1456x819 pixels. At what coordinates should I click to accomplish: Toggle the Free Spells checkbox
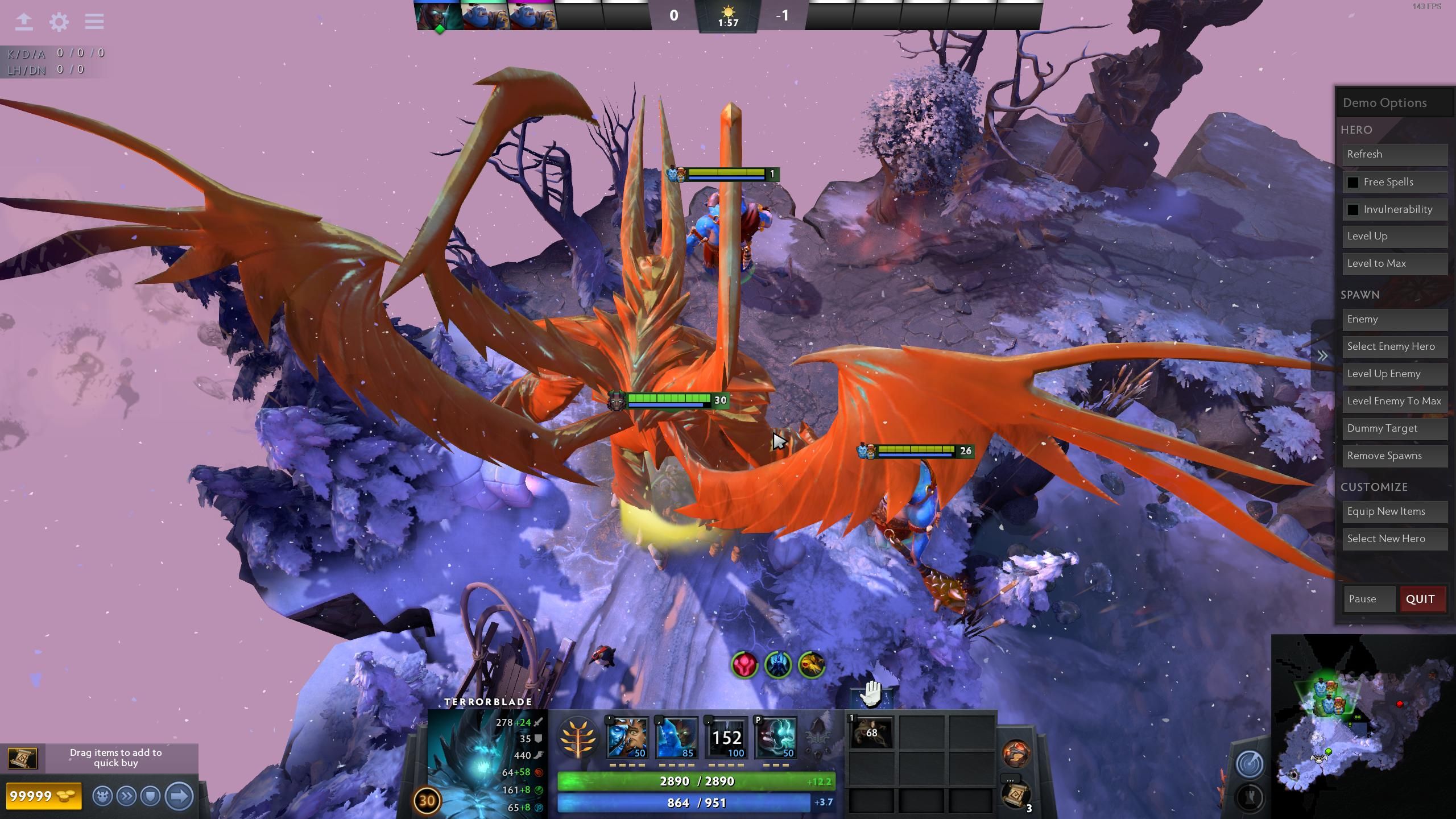point(1353,183)
